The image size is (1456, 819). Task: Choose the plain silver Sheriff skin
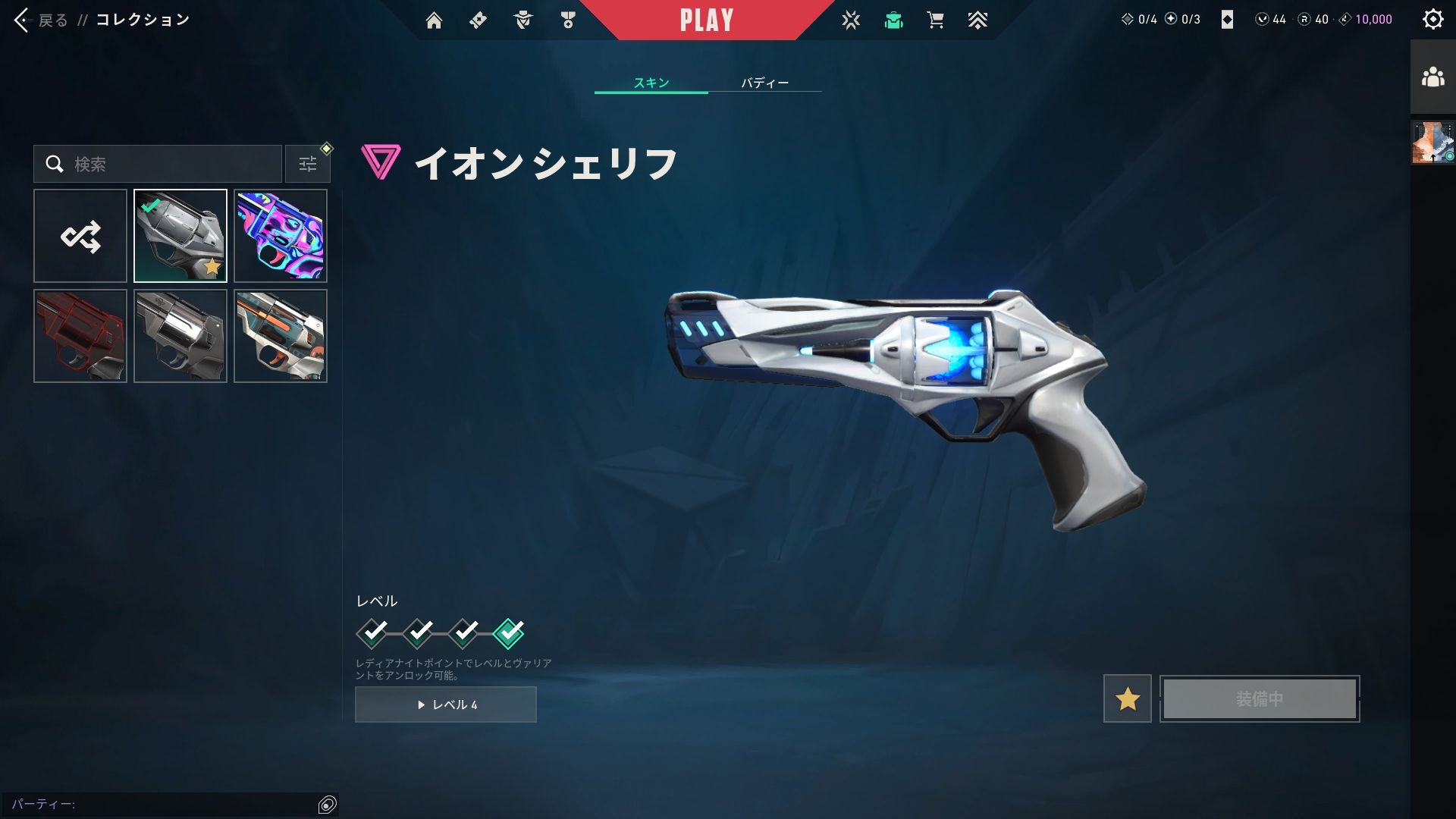[180, 336]
